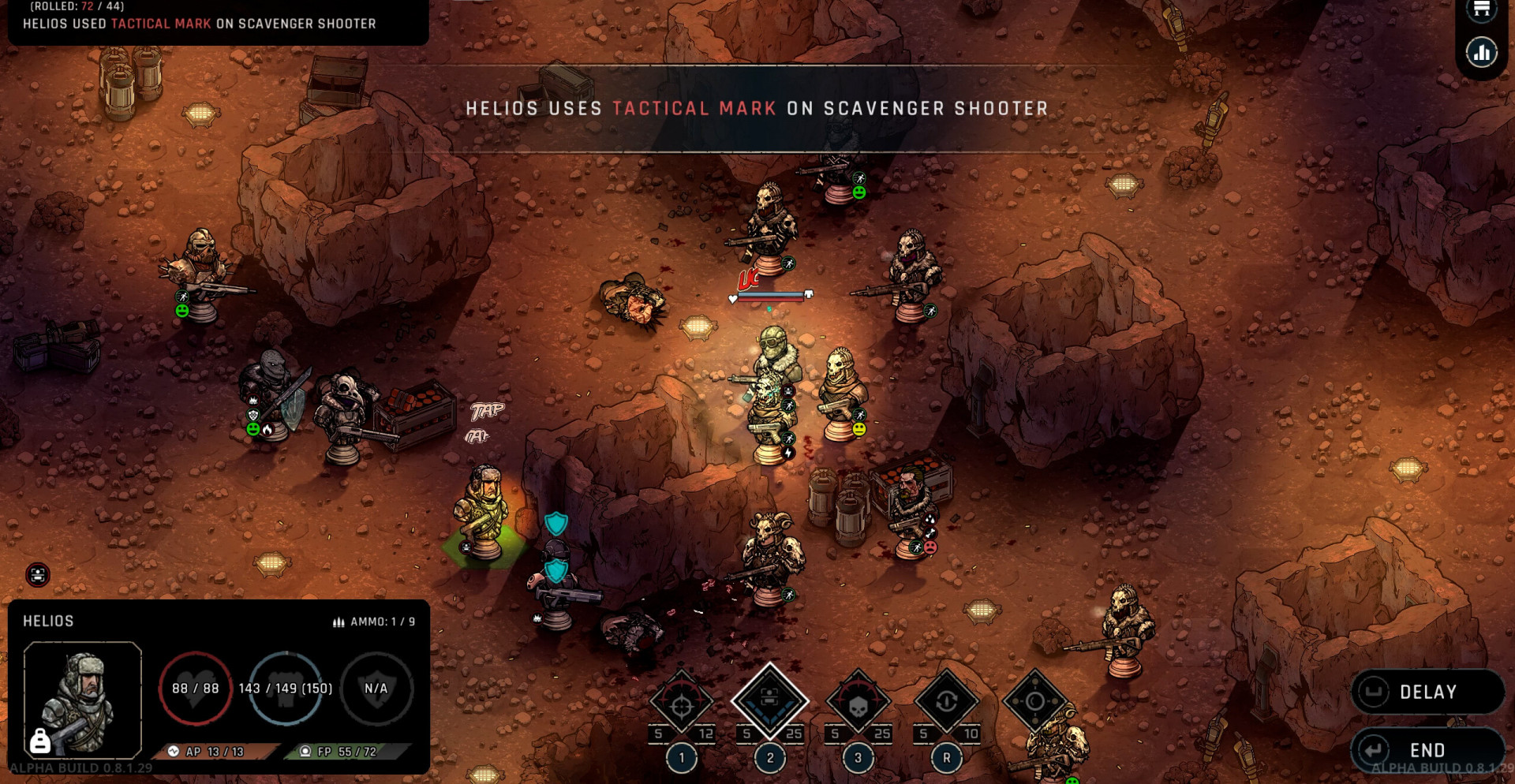Activate the crosshair aimed shot ability

pyautogui.click(x=682, y=702)
